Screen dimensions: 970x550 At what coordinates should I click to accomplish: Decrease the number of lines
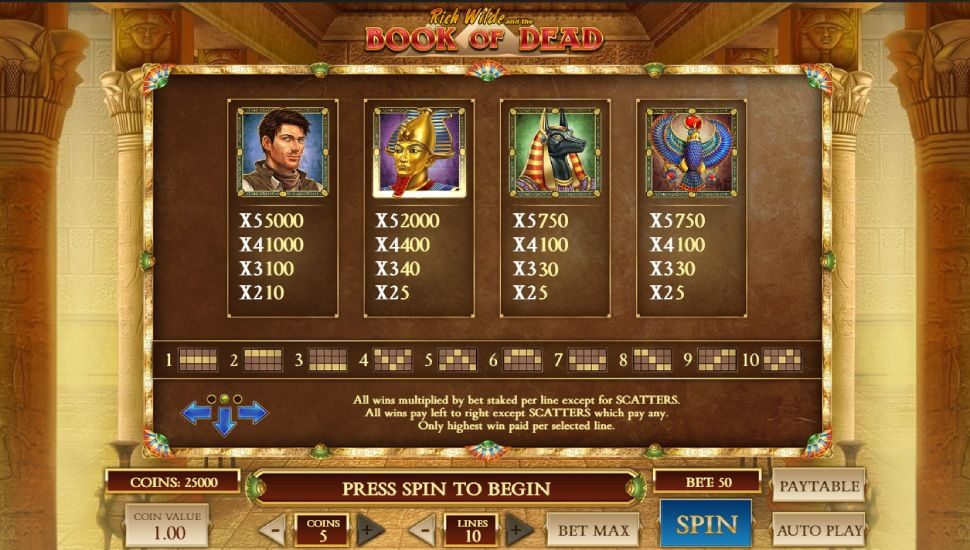pos(422,529)
